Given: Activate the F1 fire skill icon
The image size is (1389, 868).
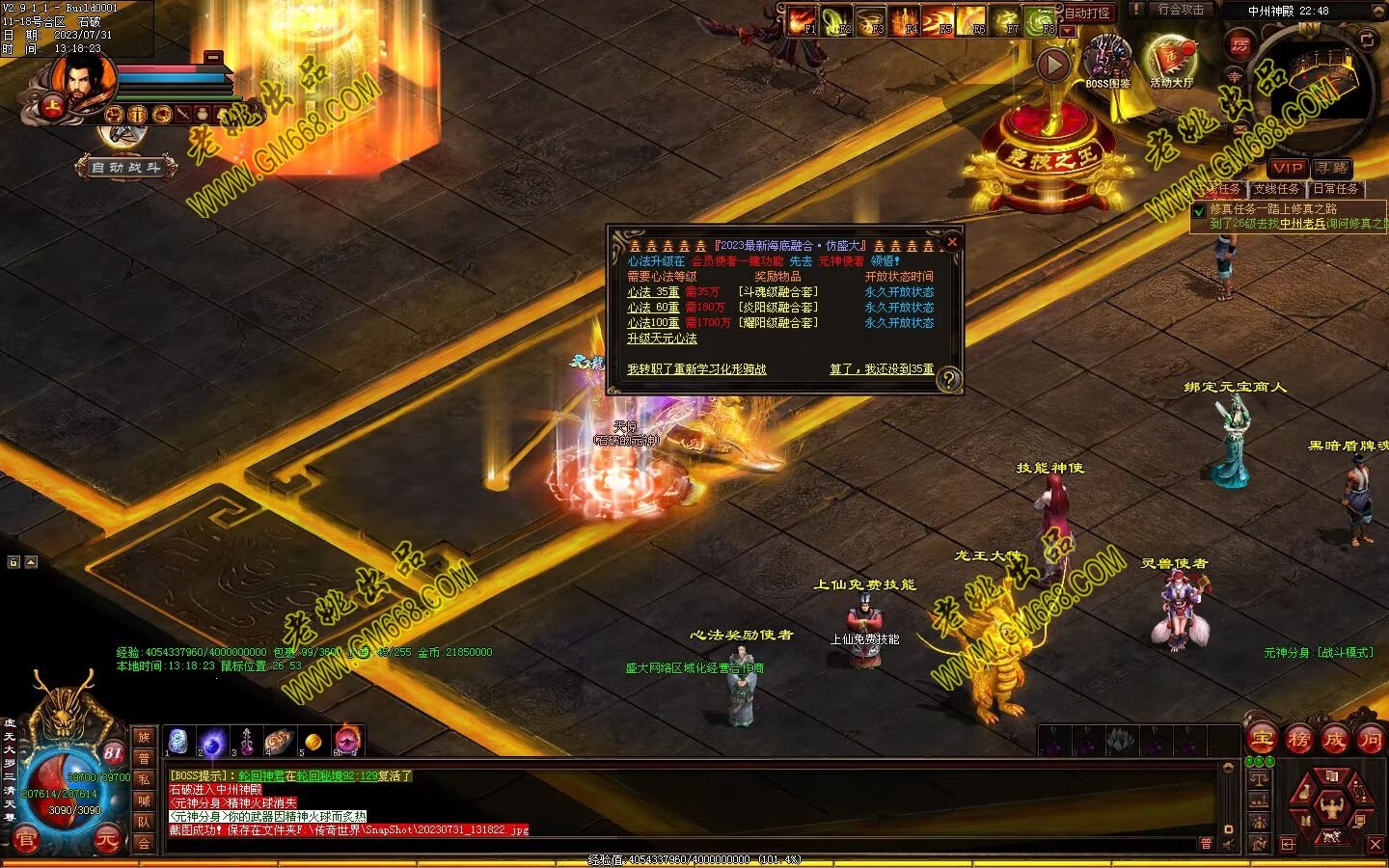Looking at the screenshot, I should coord(803,19).
